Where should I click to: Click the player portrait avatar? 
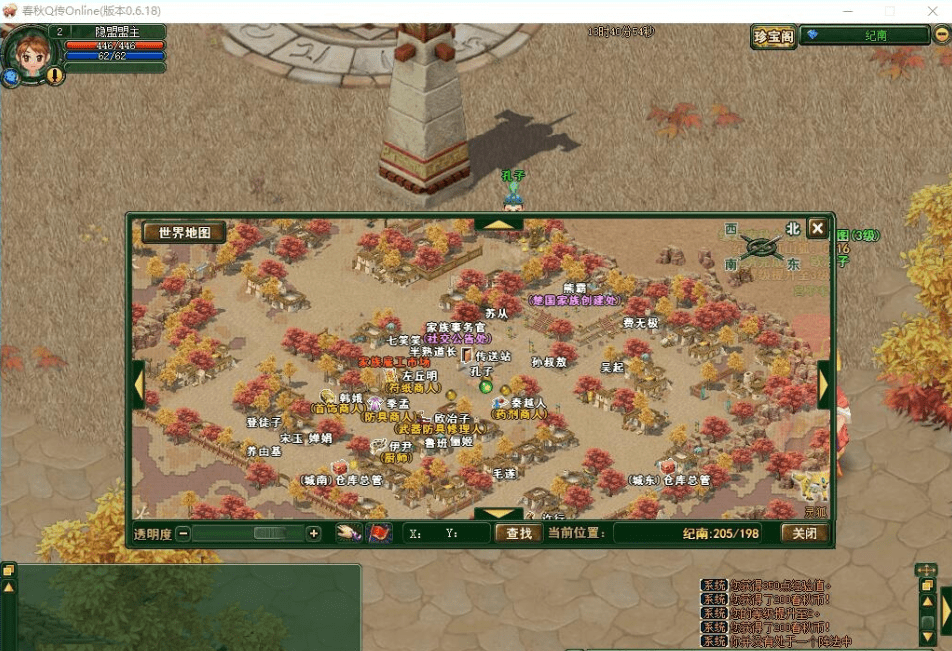30,55
